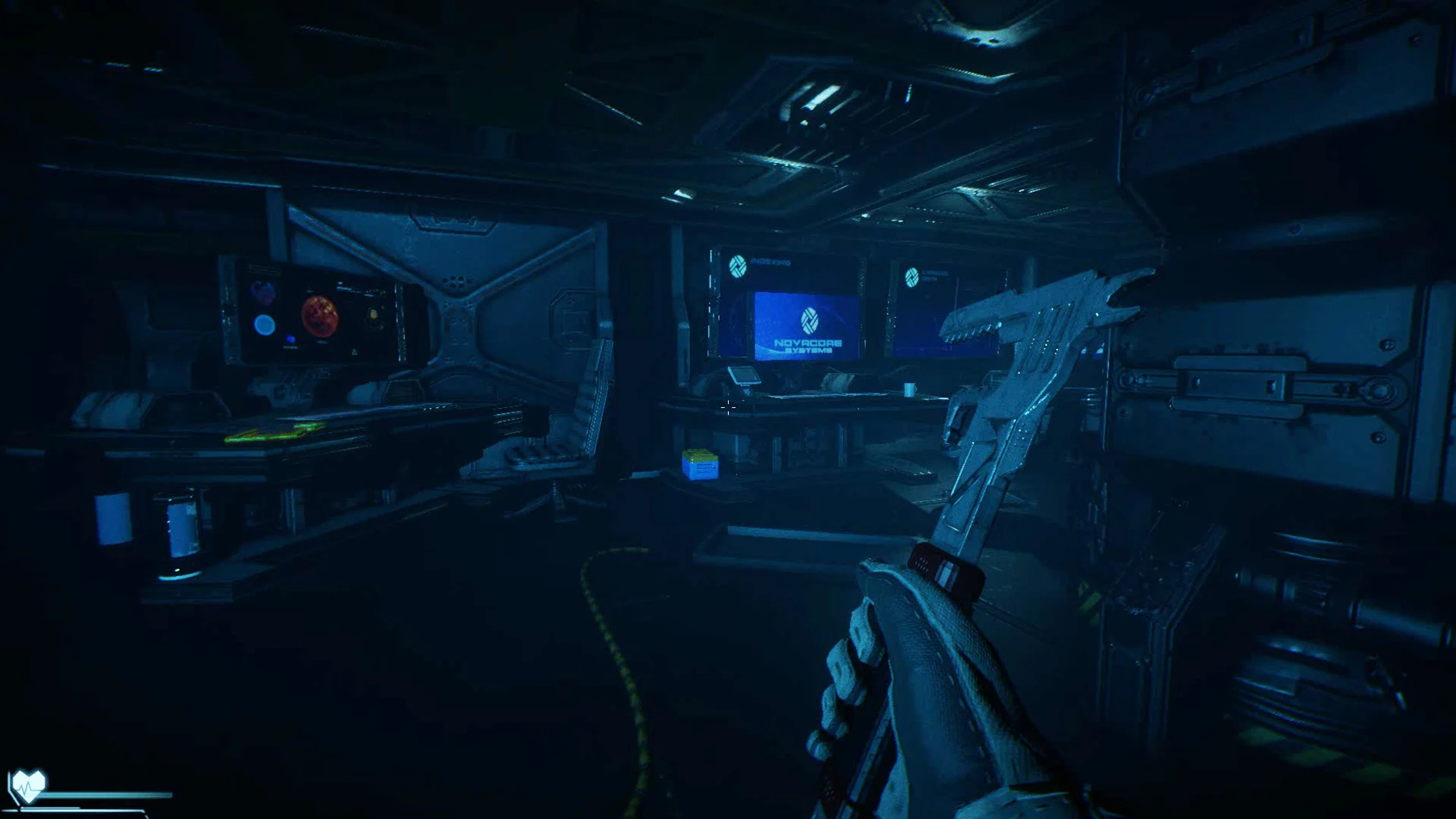Click the red planet on the star map display
The width and height of the screenshot is (1456, 819).
click(321, 317)
